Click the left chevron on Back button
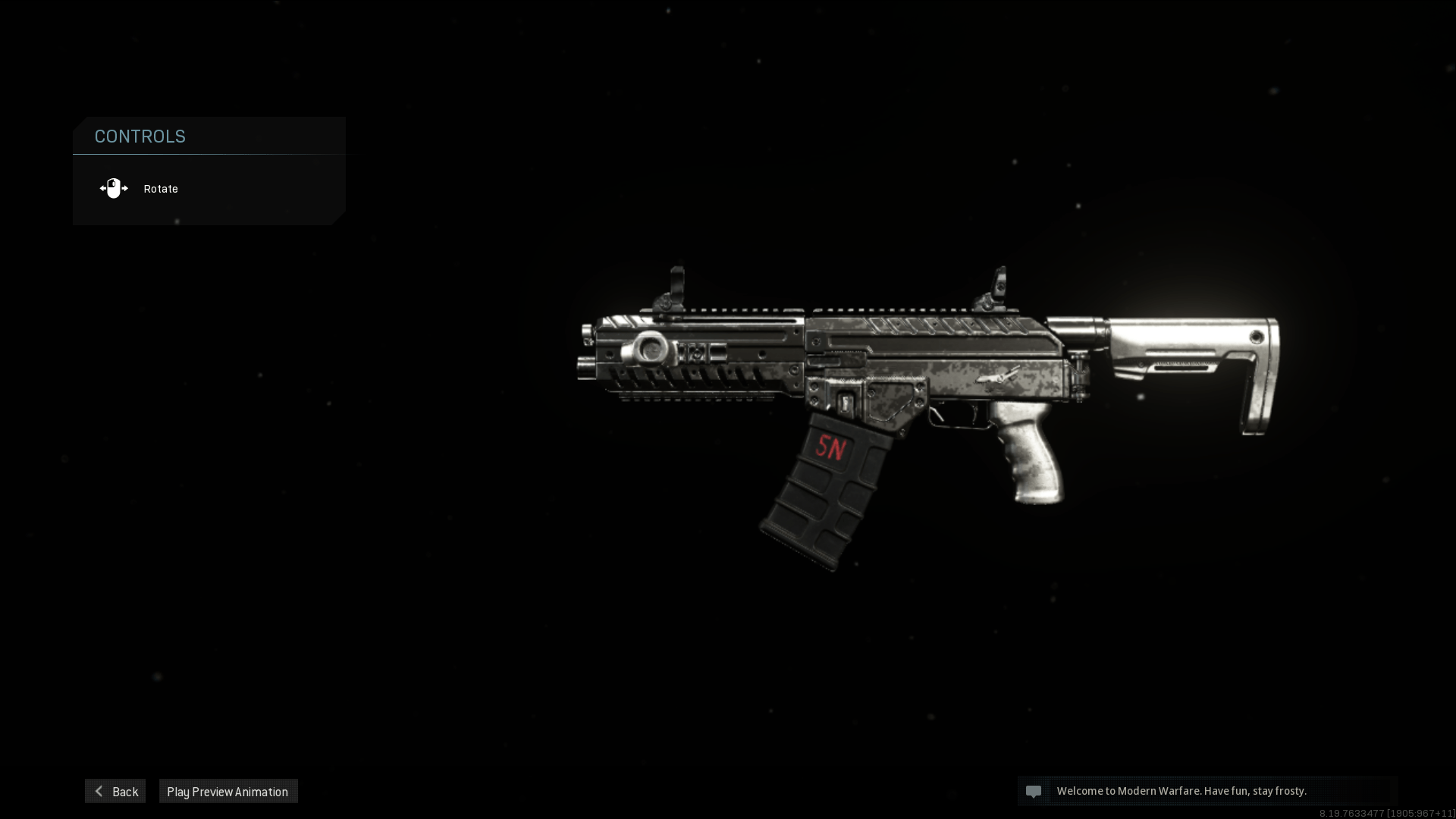Screen dimensions: 1456x819 [x=99, y=791]
